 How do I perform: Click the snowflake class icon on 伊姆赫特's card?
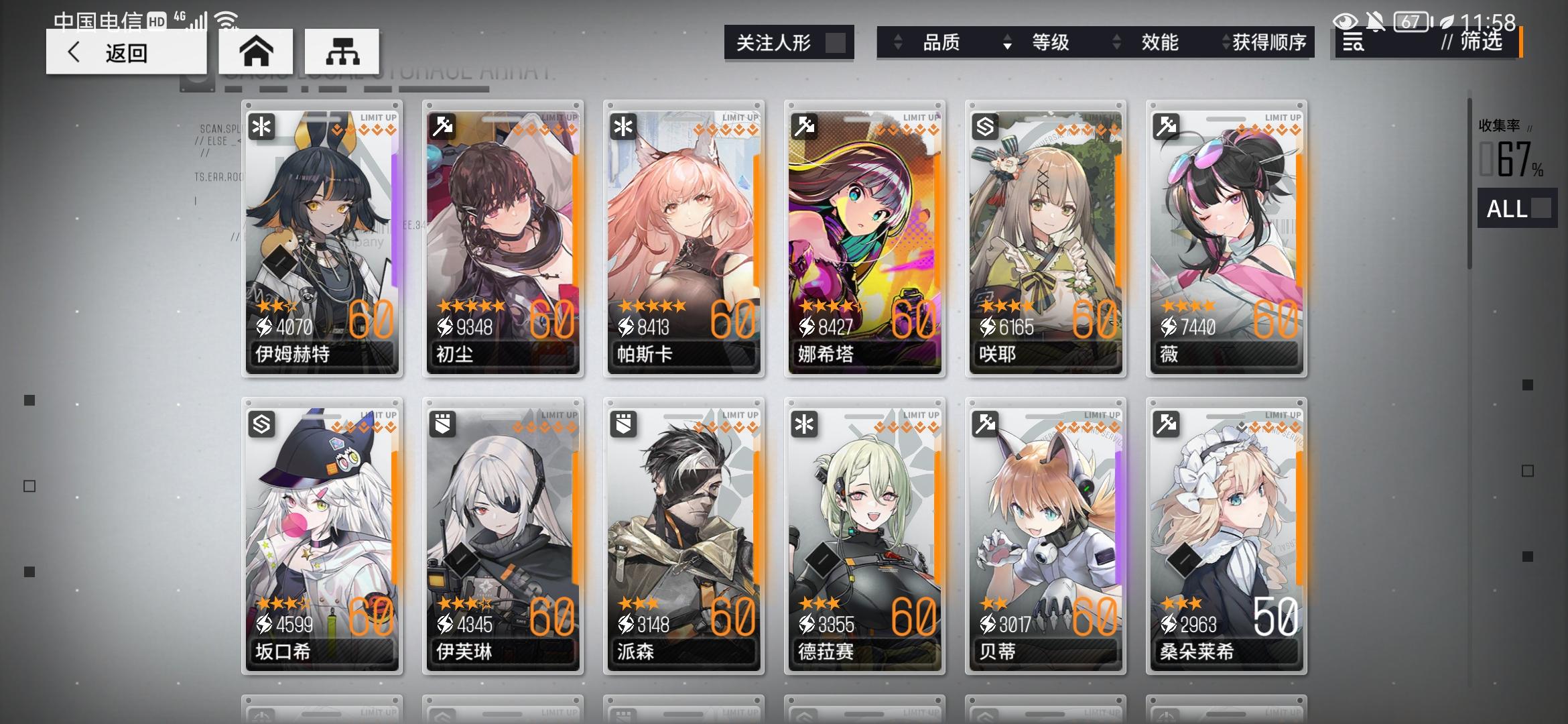(x=262, y=127)
